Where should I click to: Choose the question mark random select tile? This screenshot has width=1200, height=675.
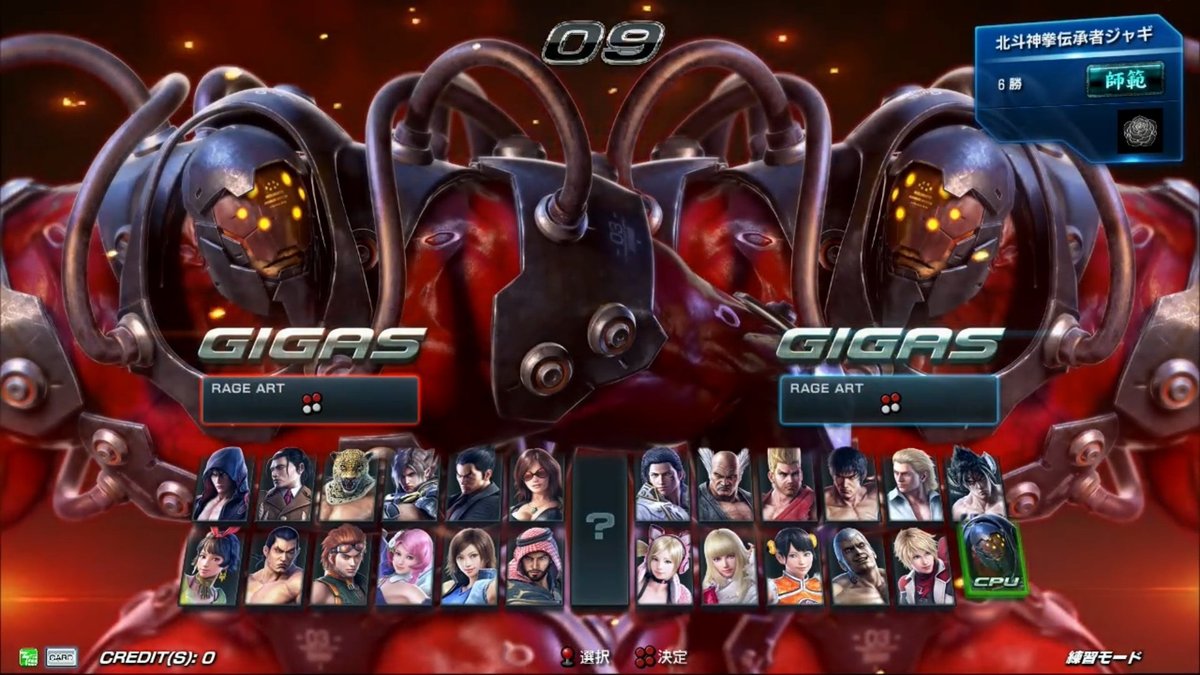coord(599,527)
